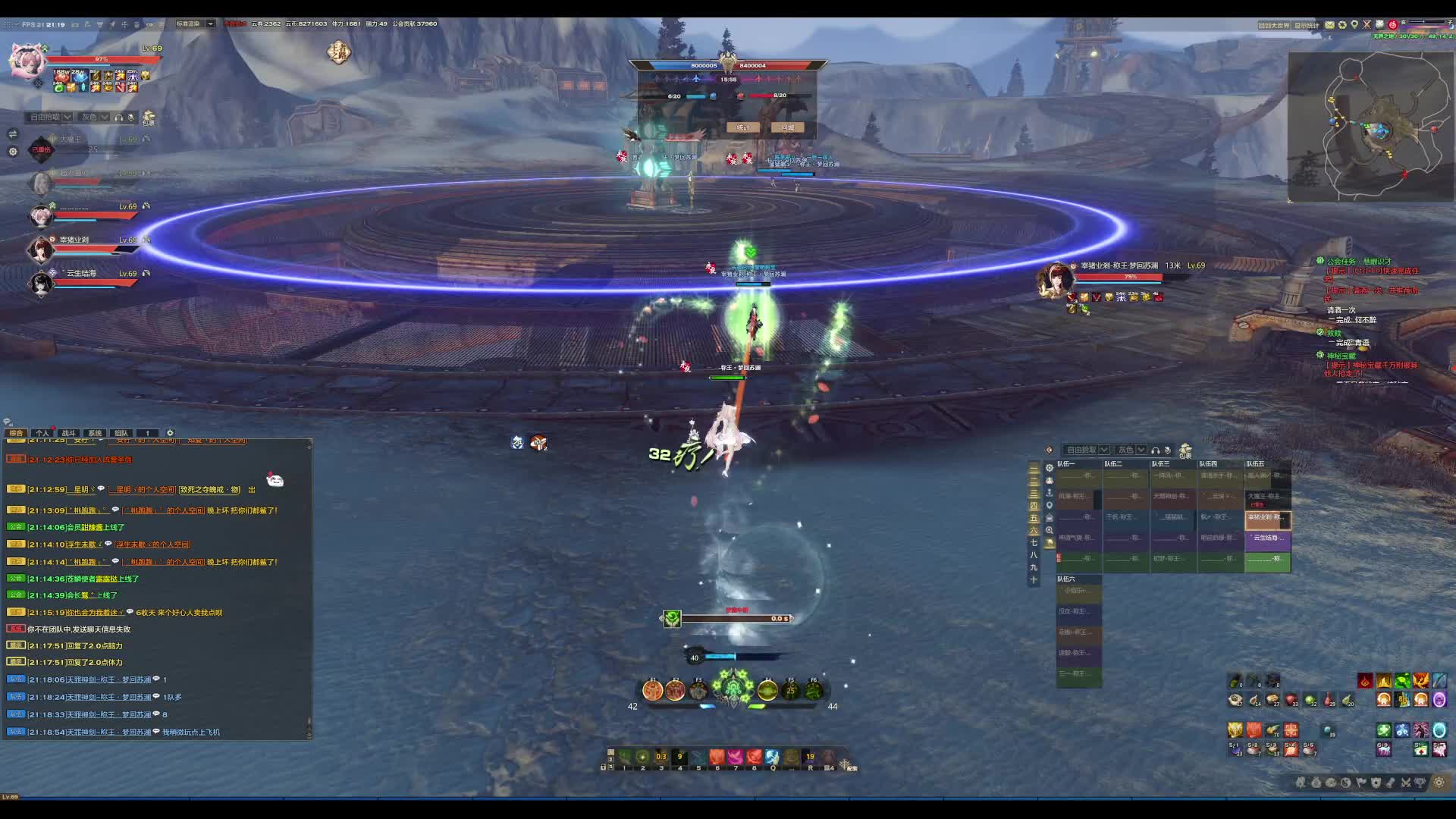The height and width of the screenshot is (819, 1456).
Task: Switch to the 战斗 chat tab
Action: pyautogui.click(x=68, y=433)
